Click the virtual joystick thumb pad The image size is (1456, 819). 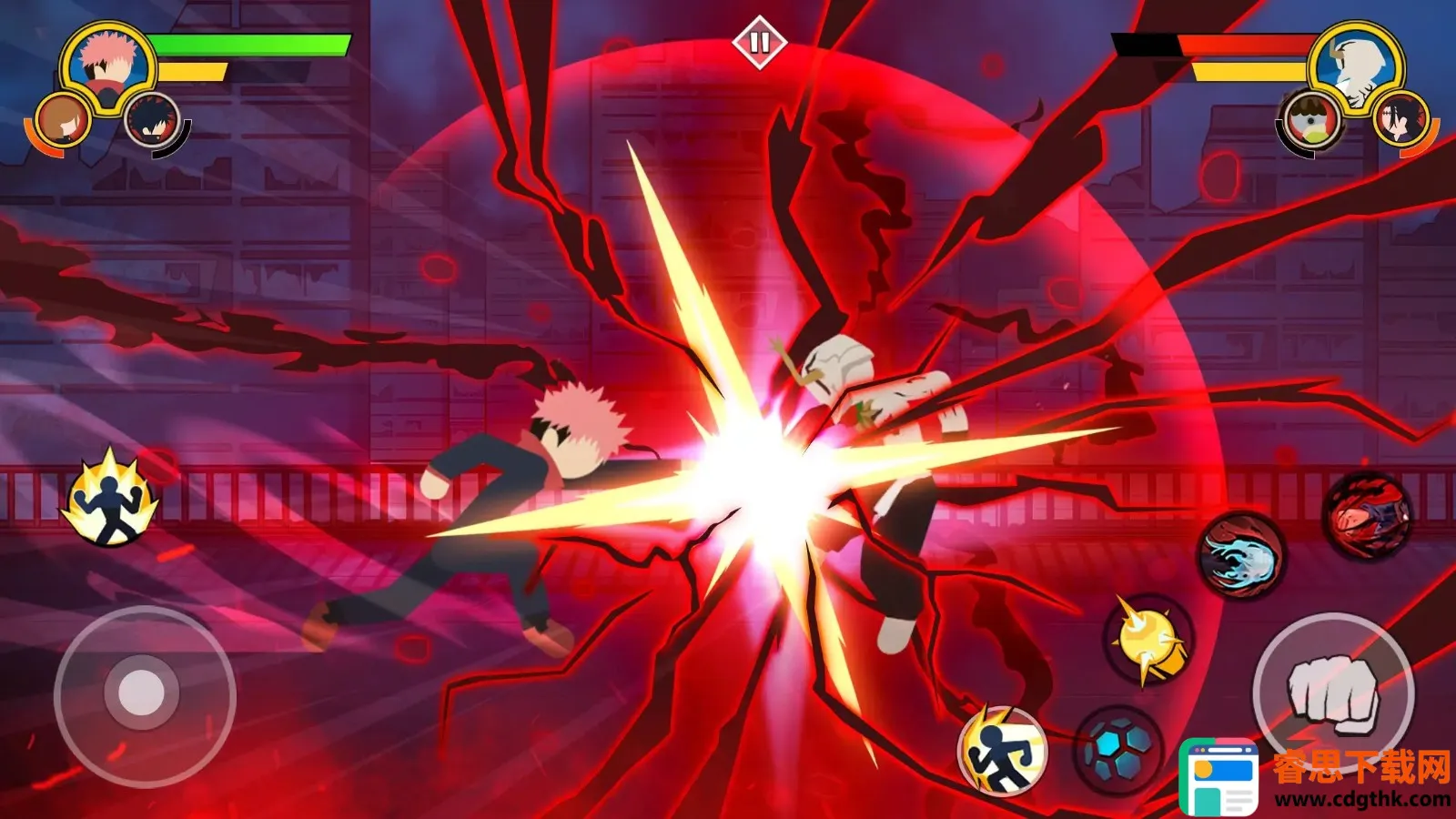141,694
